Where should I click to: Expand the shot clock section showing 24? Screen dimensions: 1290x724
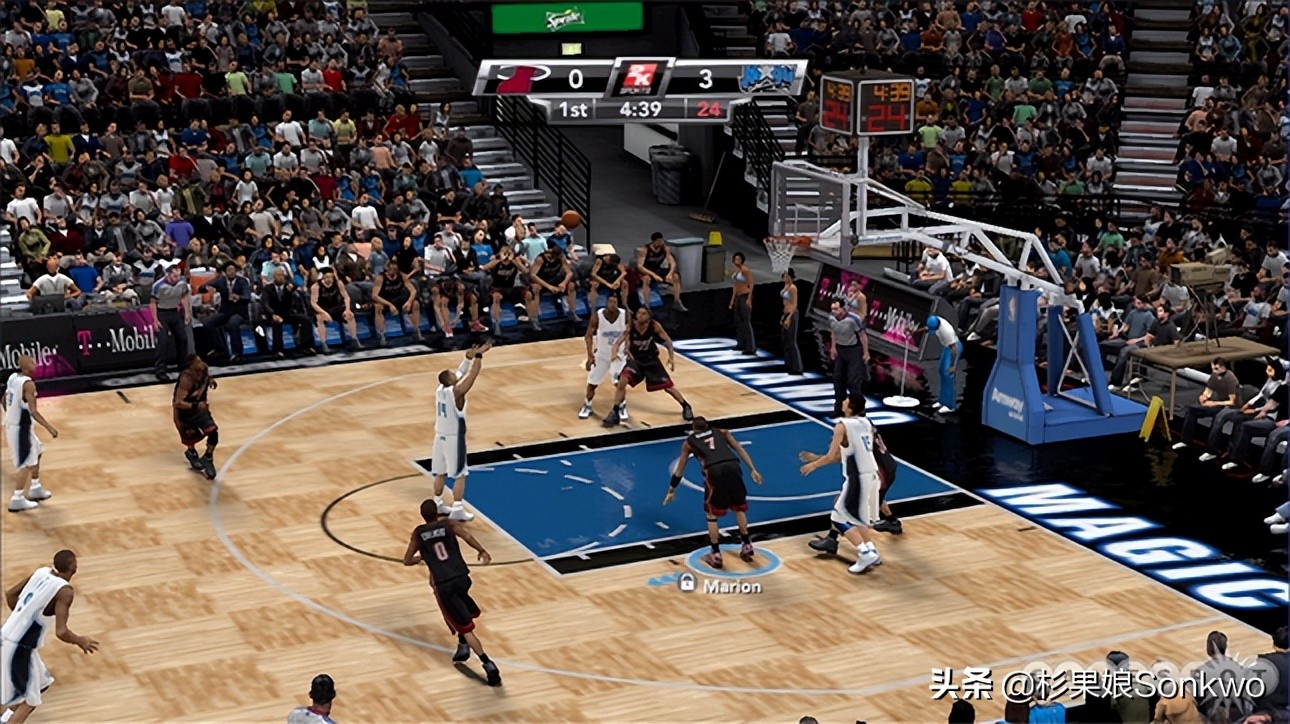click(x=708, y=109)
